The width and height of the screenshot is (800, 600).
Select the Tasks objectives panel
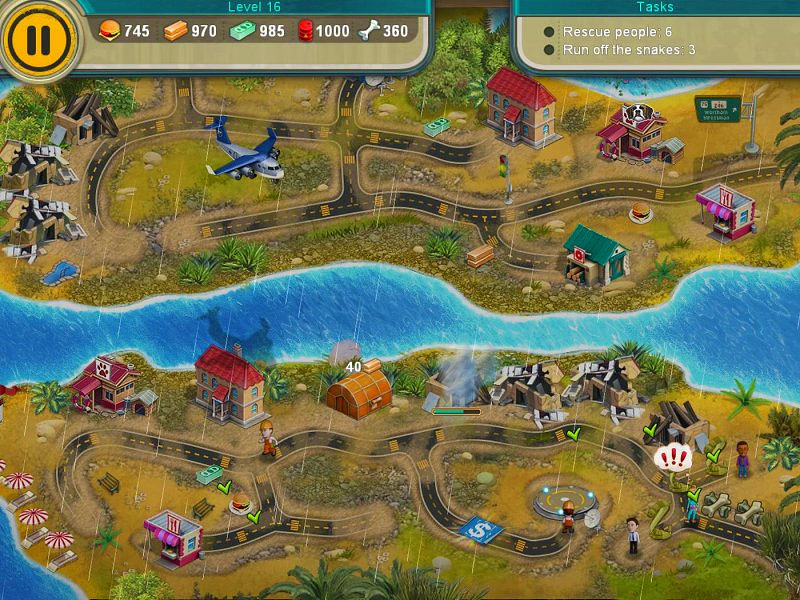pos(655,34)
